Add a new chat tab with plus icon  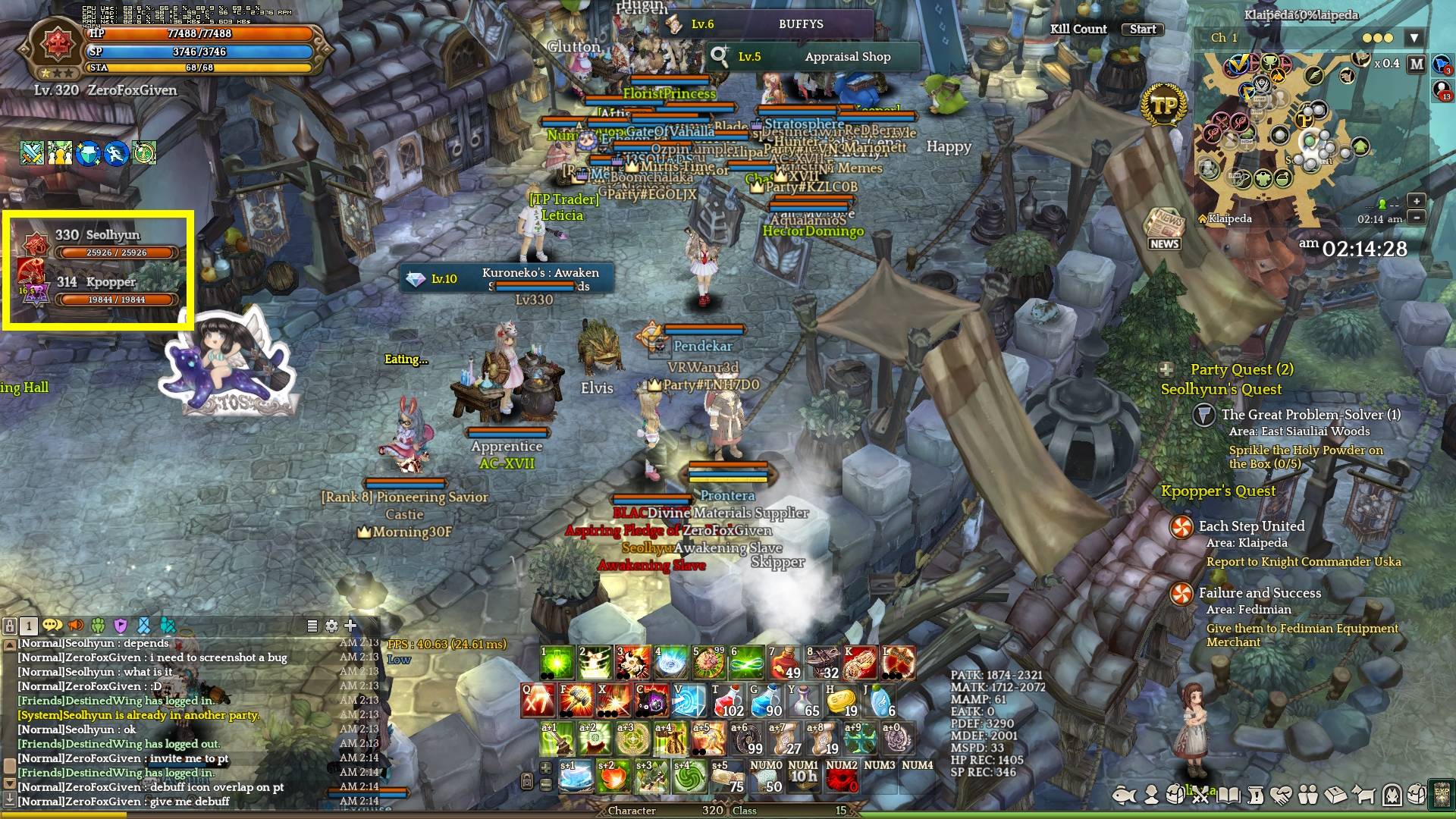coord(350,626)
